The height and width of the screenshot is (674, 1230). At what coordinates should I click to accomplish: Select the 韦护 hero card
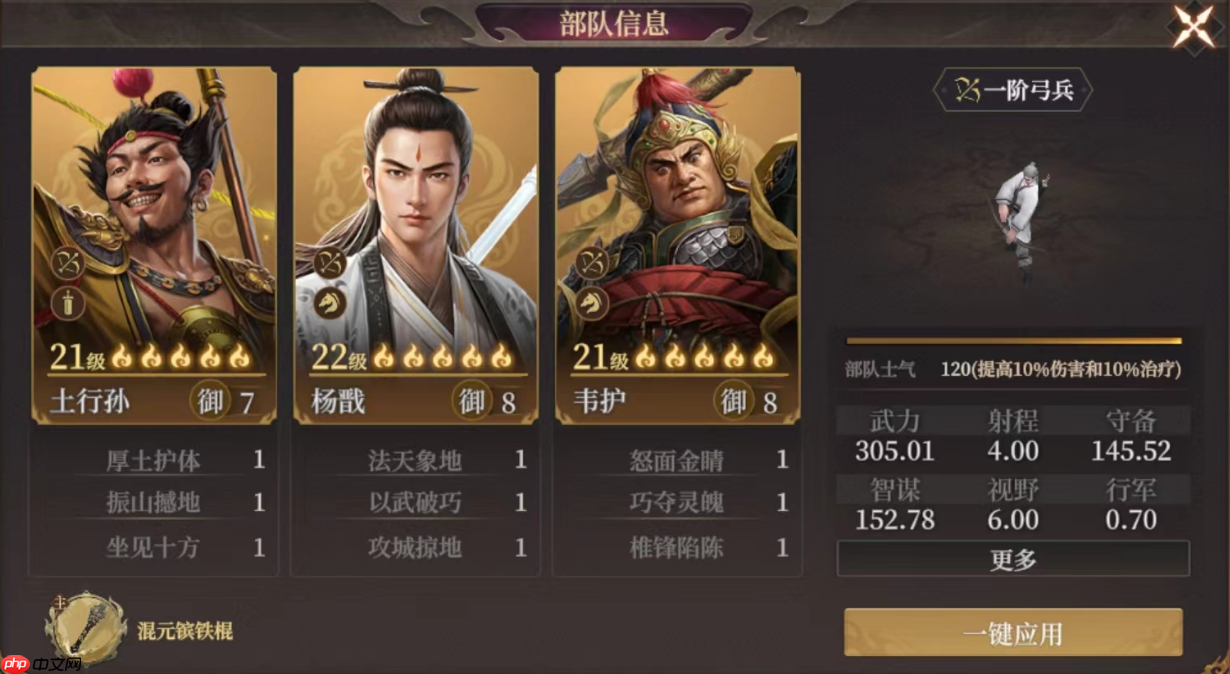pos(677,245)
